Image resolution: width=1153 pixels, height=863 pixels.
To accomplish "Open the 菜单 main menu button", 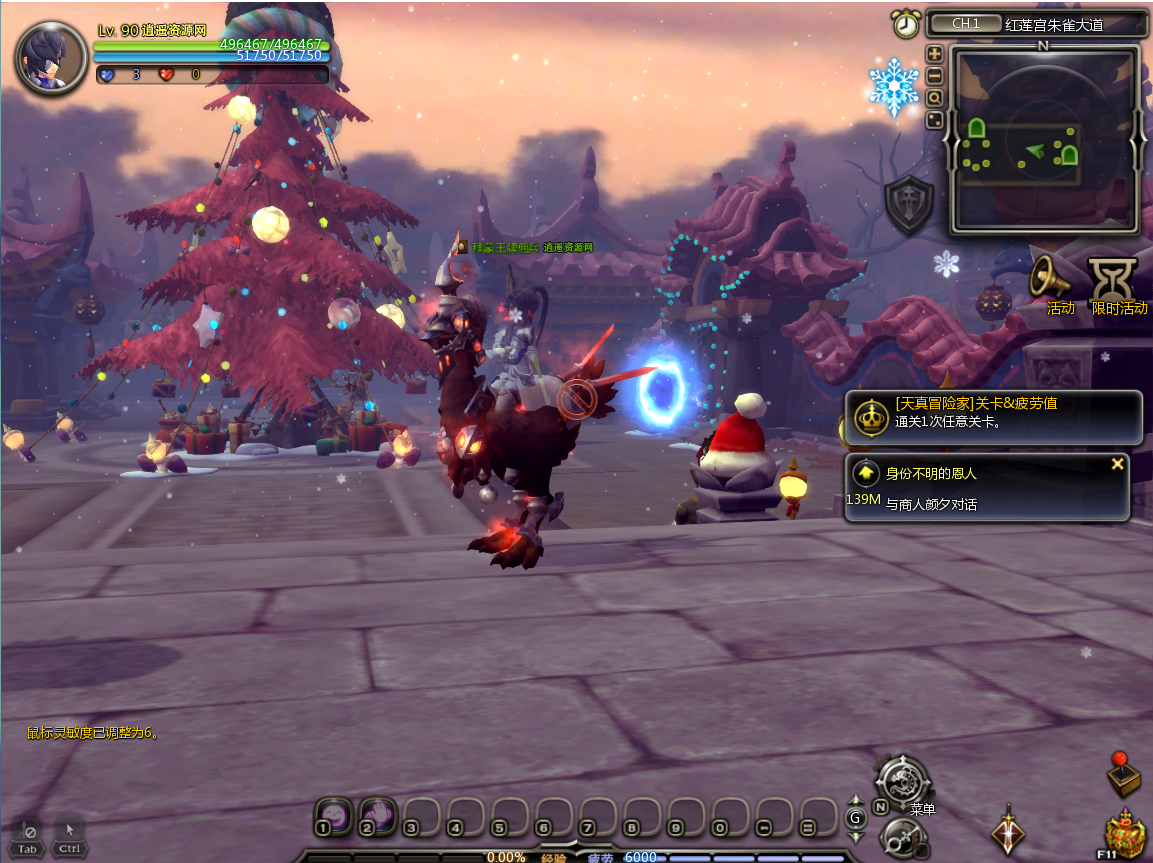I will pyautogui.click(x=904, y=783).
